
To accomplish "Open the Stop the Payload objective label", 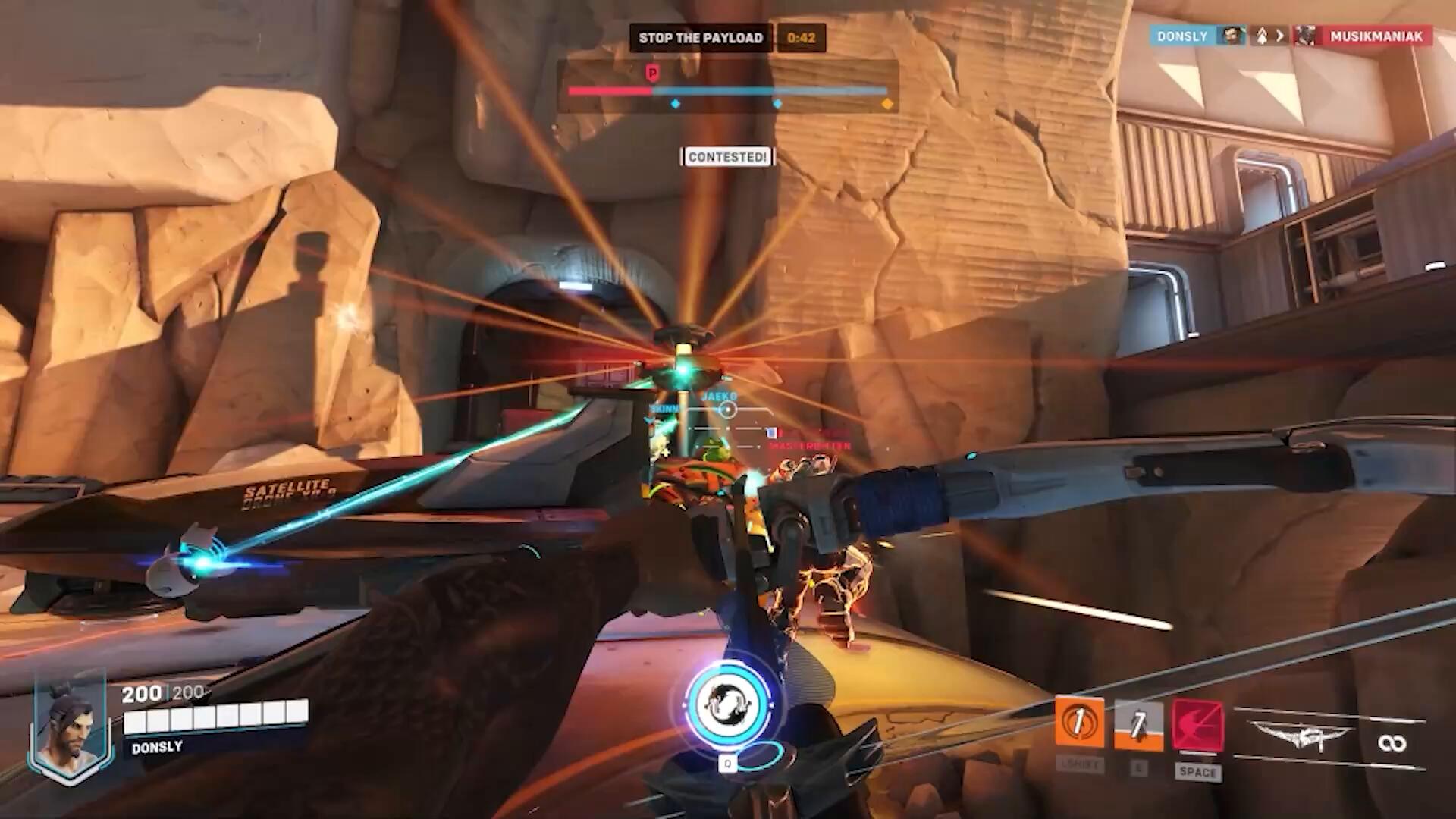I will (x=700, y=38).
